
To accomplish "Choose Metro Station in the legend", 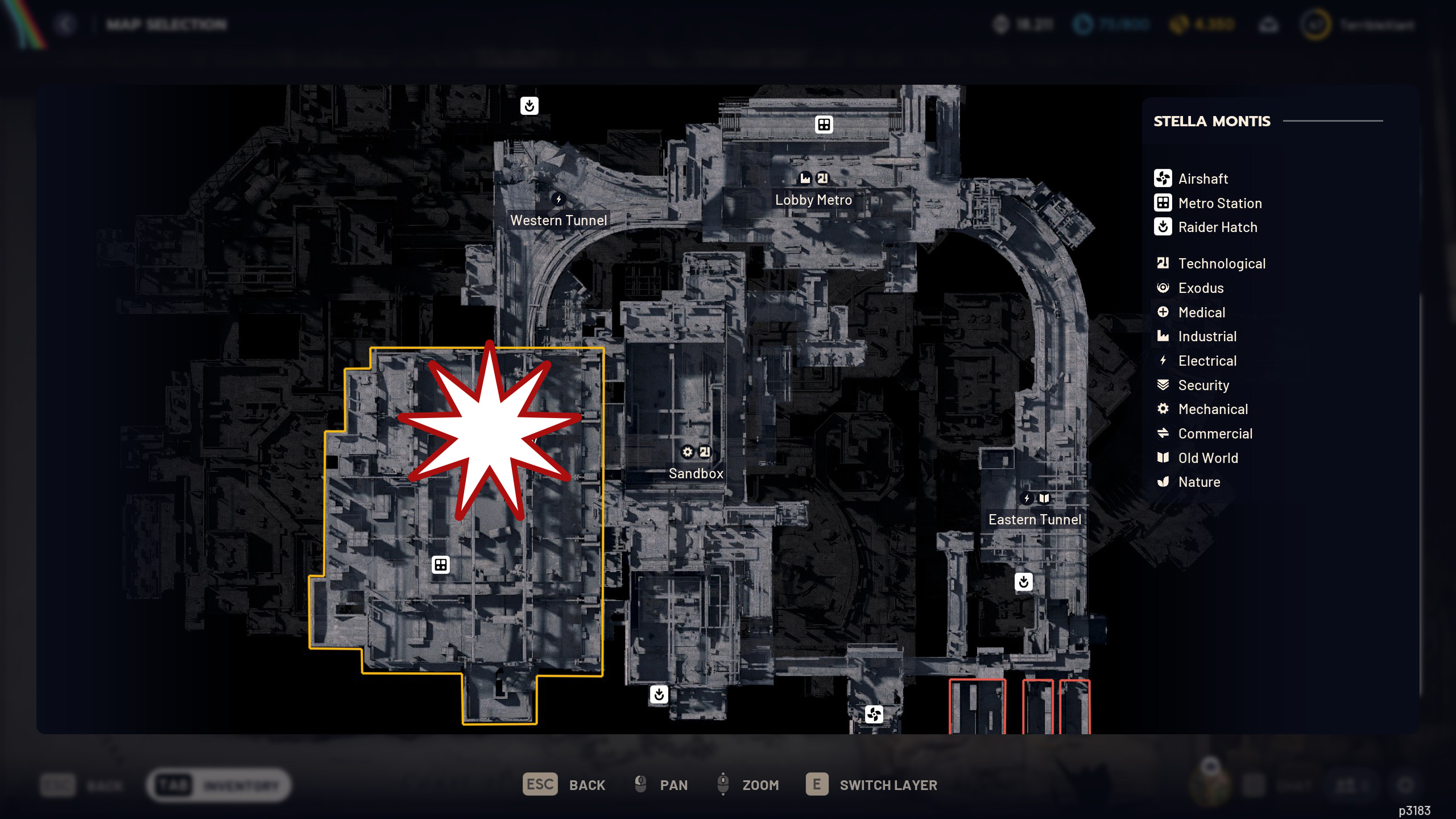I will [x=1219, y=203].
